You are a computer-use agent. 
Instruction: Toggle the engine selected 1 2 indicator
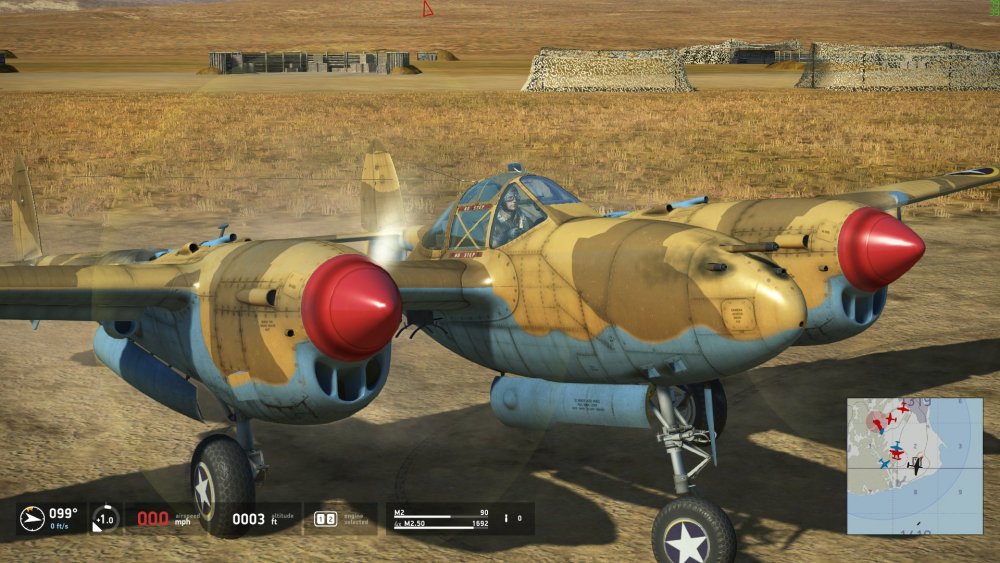click(x=326, y=519)
